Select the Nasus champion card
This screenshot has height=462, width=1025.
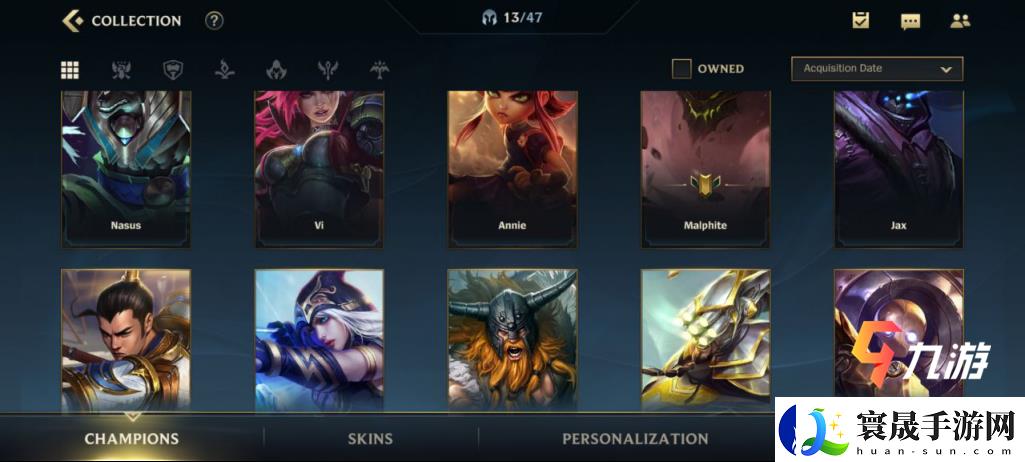[x=126, y=168]
